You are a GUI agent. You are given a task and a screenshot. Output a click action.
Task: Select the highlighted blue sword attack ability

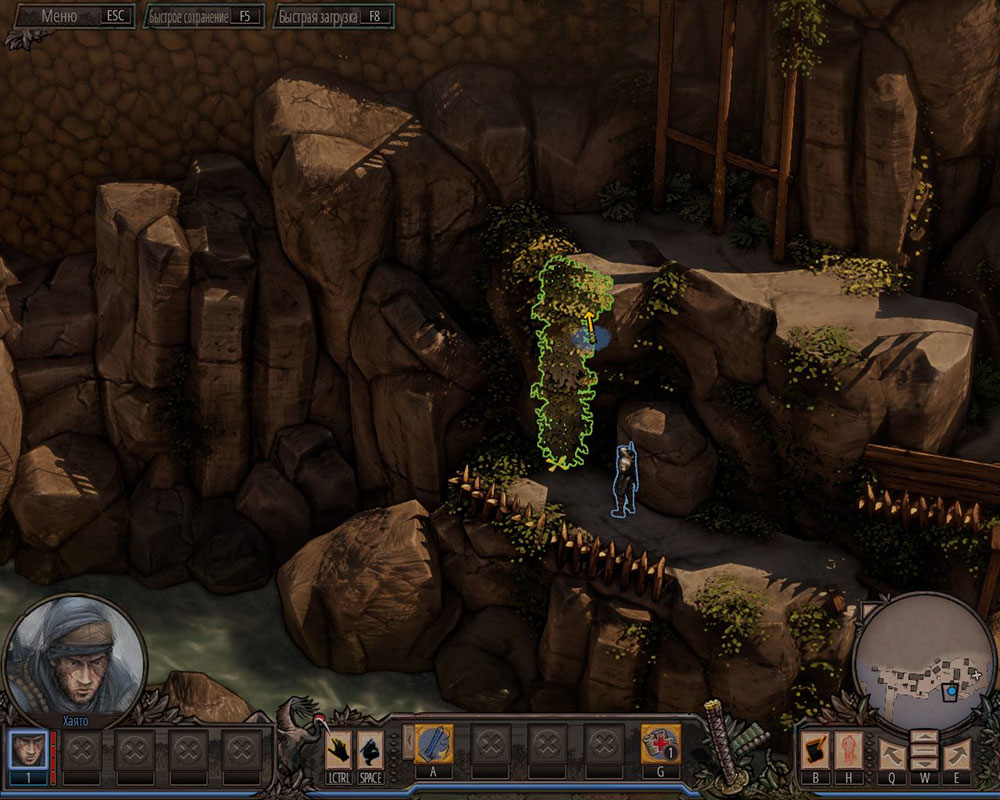tap(434, 745)
